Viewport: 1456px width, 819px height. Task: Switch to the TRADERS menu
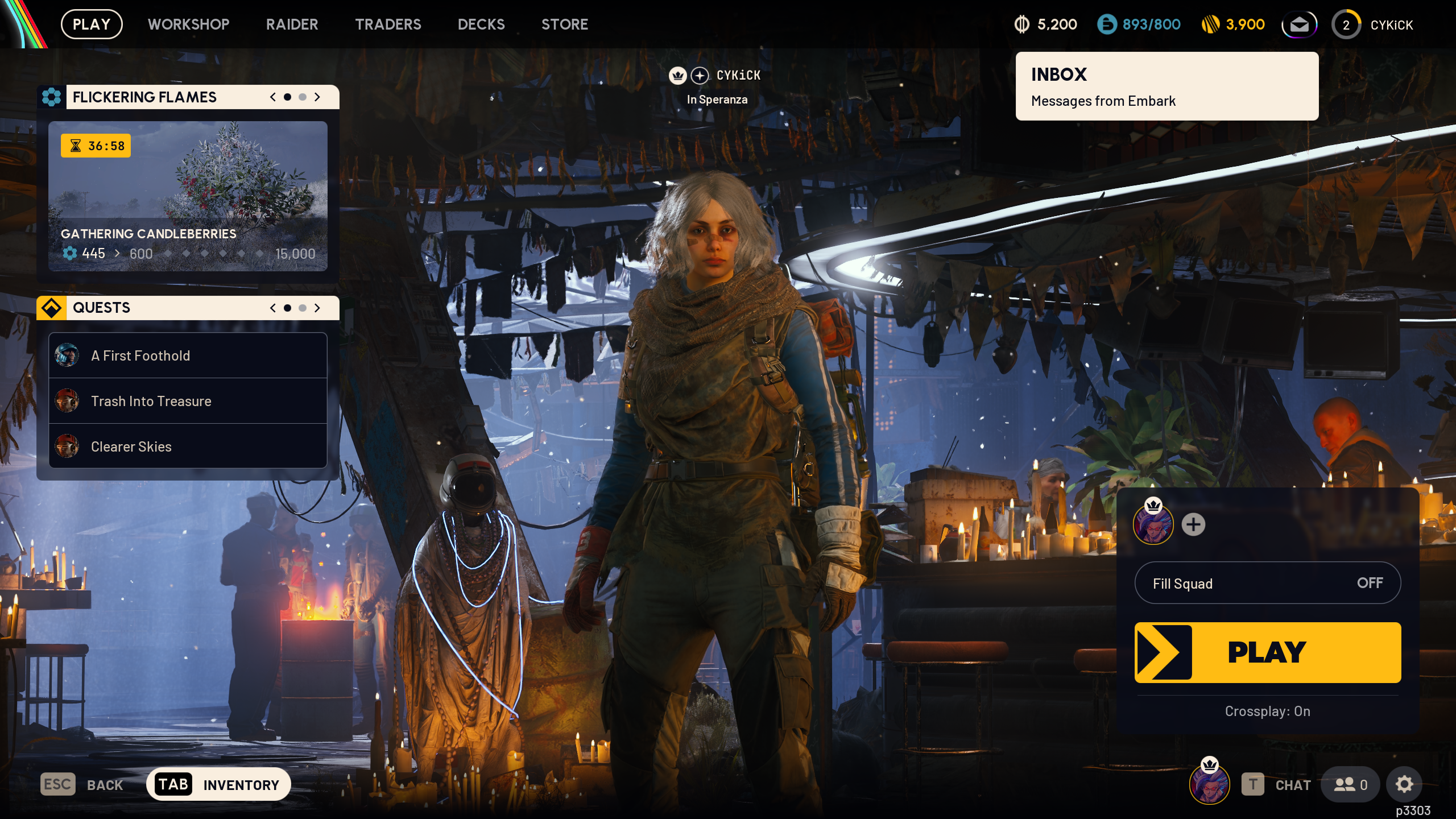tap(388, 24)
